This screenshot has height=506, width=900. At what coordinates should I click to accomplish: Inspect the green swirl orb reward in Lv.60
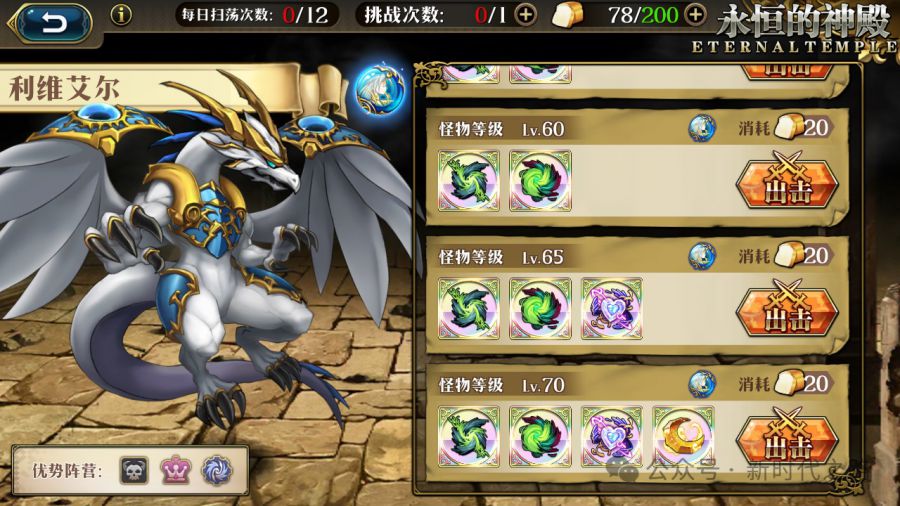coord(540,181)
